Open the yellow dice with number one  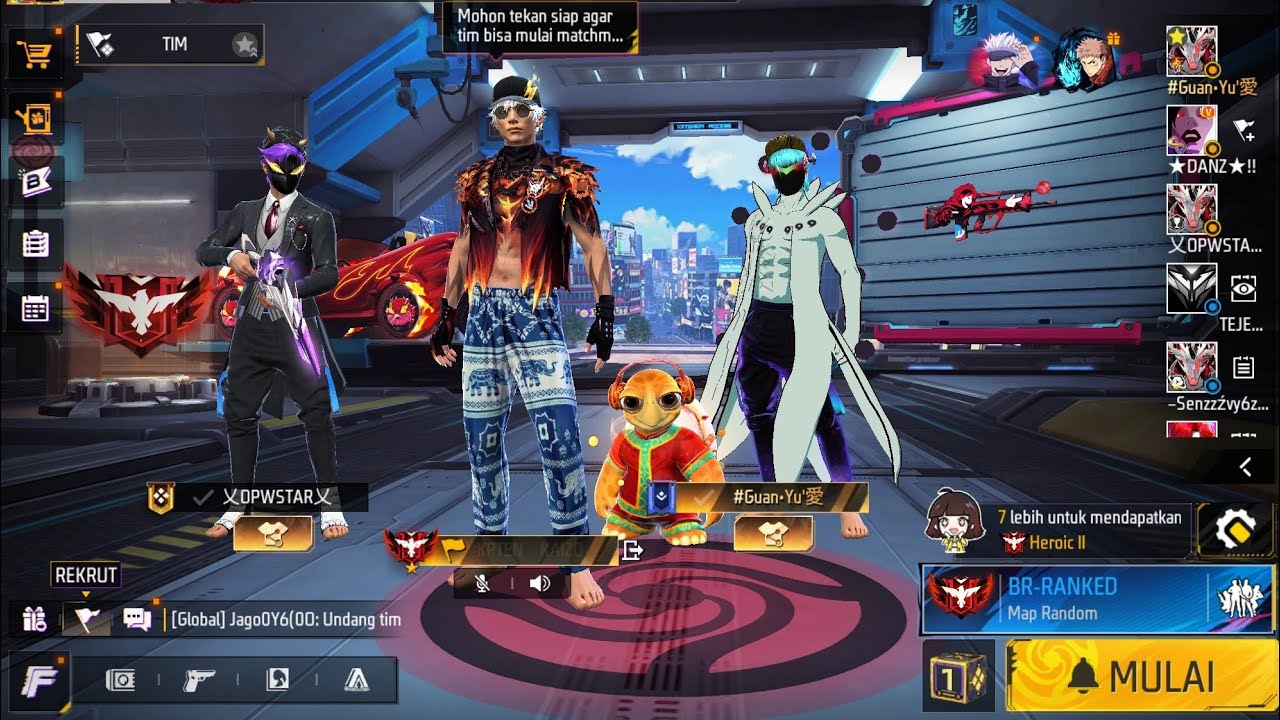(957, 676)
